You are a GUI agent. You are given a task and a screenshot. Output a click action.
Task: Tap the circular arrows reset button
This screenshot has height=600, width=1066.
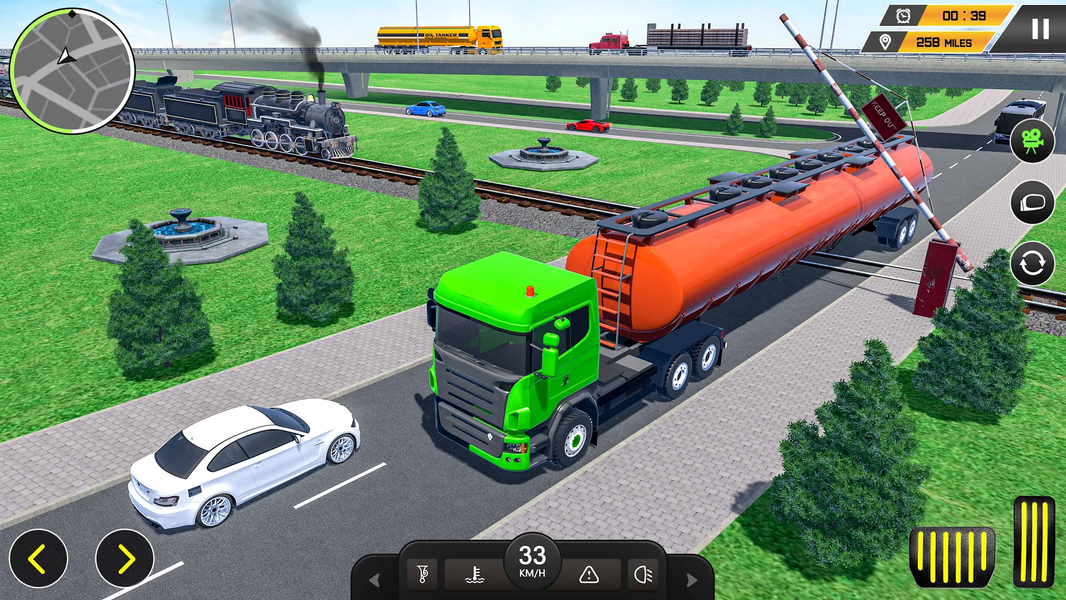tap(1032, 265)
